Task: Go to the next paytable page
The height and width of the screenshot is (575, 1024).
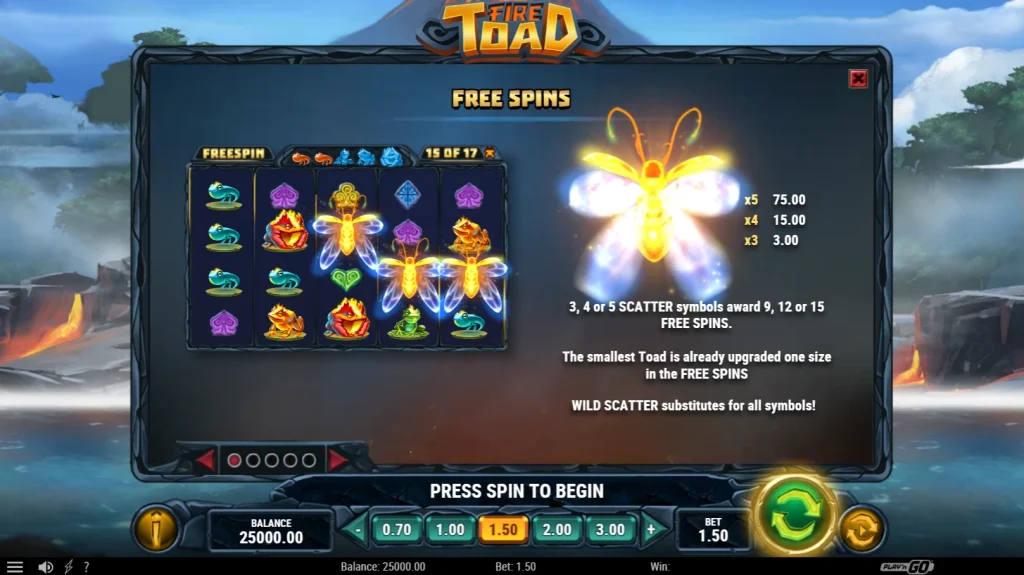Action: click(x=338, y=460)
